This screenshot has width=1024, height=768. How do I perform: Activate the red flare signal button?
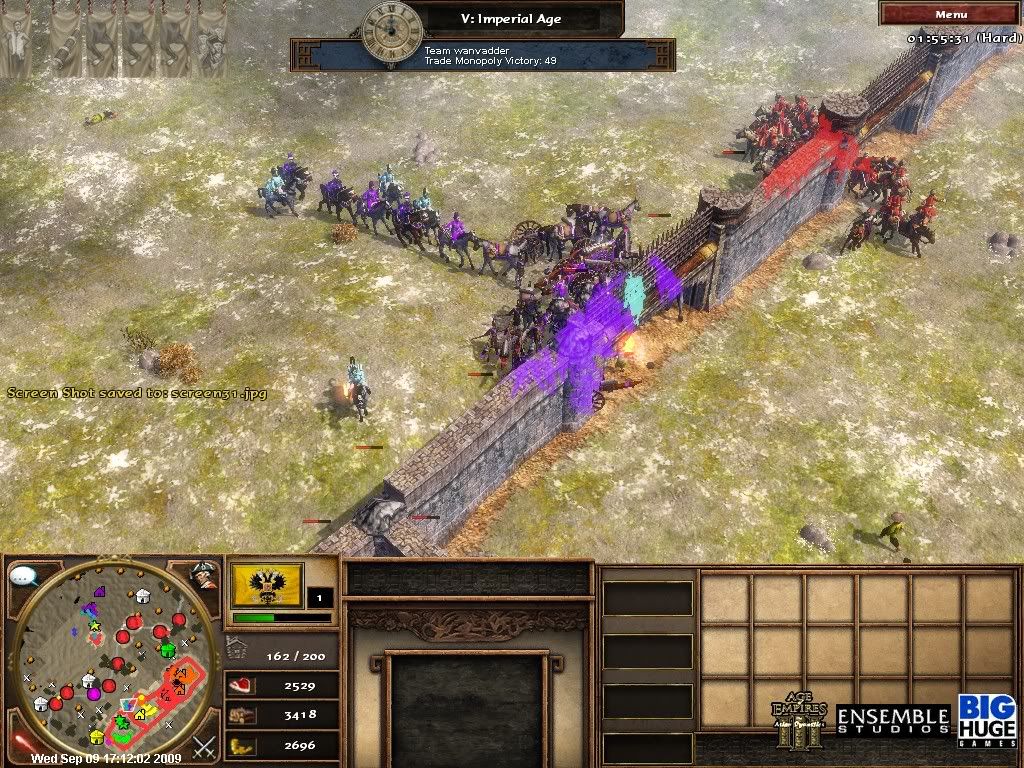click(22, 745)
